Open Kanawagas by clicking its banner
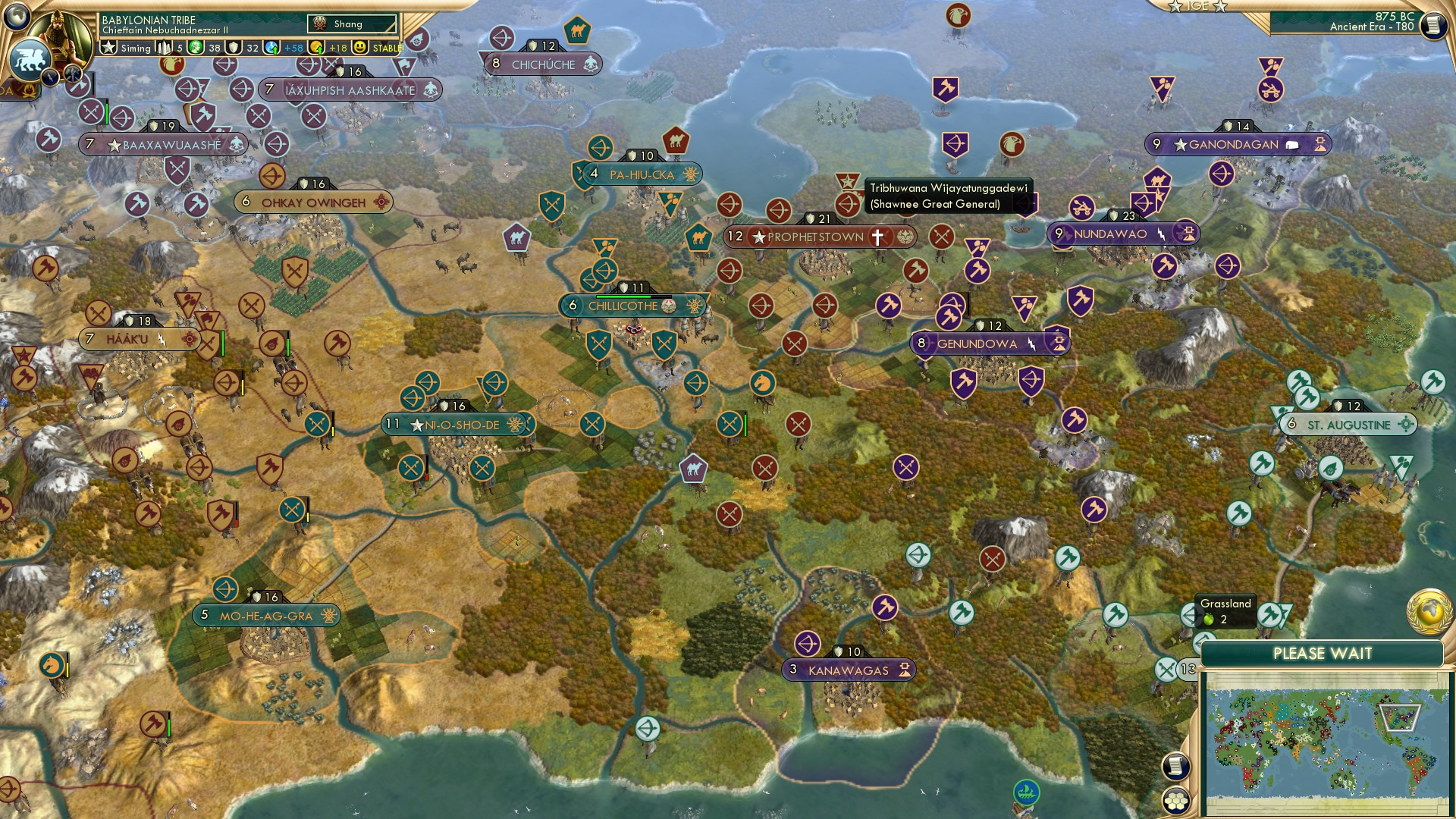1456x819 pixels. click(x=849, y=670)
